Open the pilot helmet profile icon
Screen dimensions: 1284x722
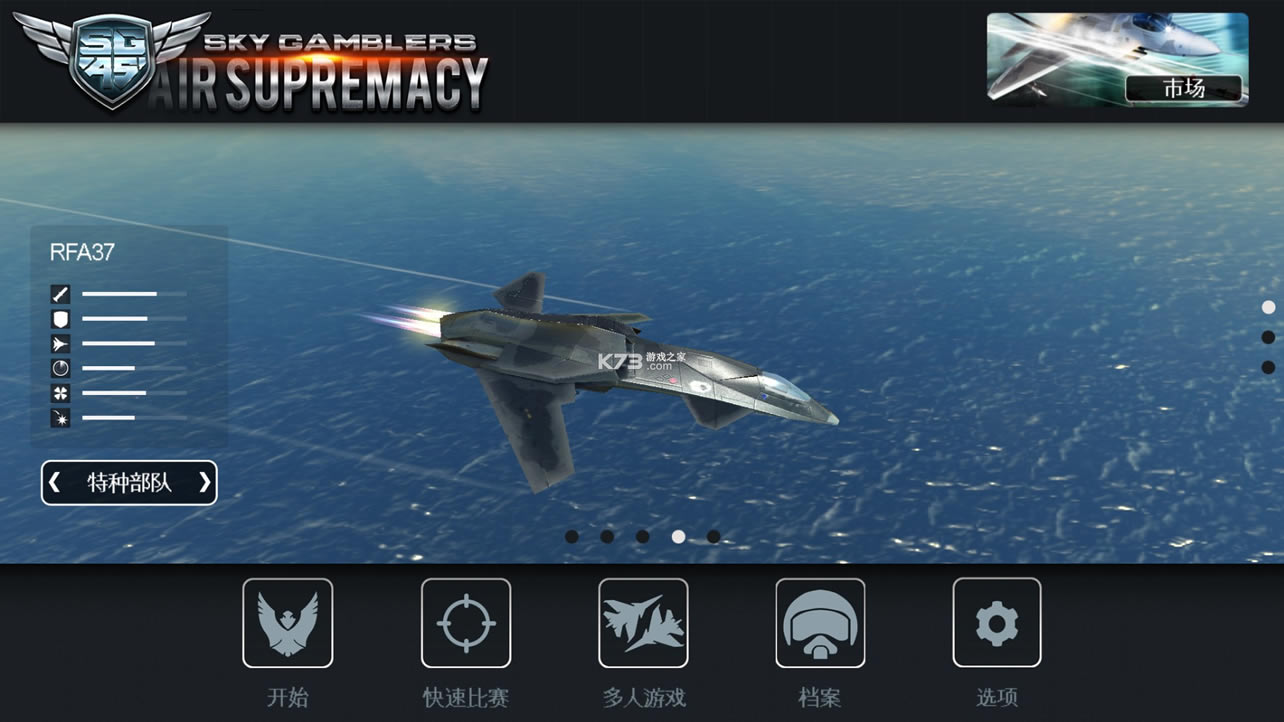click(820, 622)
